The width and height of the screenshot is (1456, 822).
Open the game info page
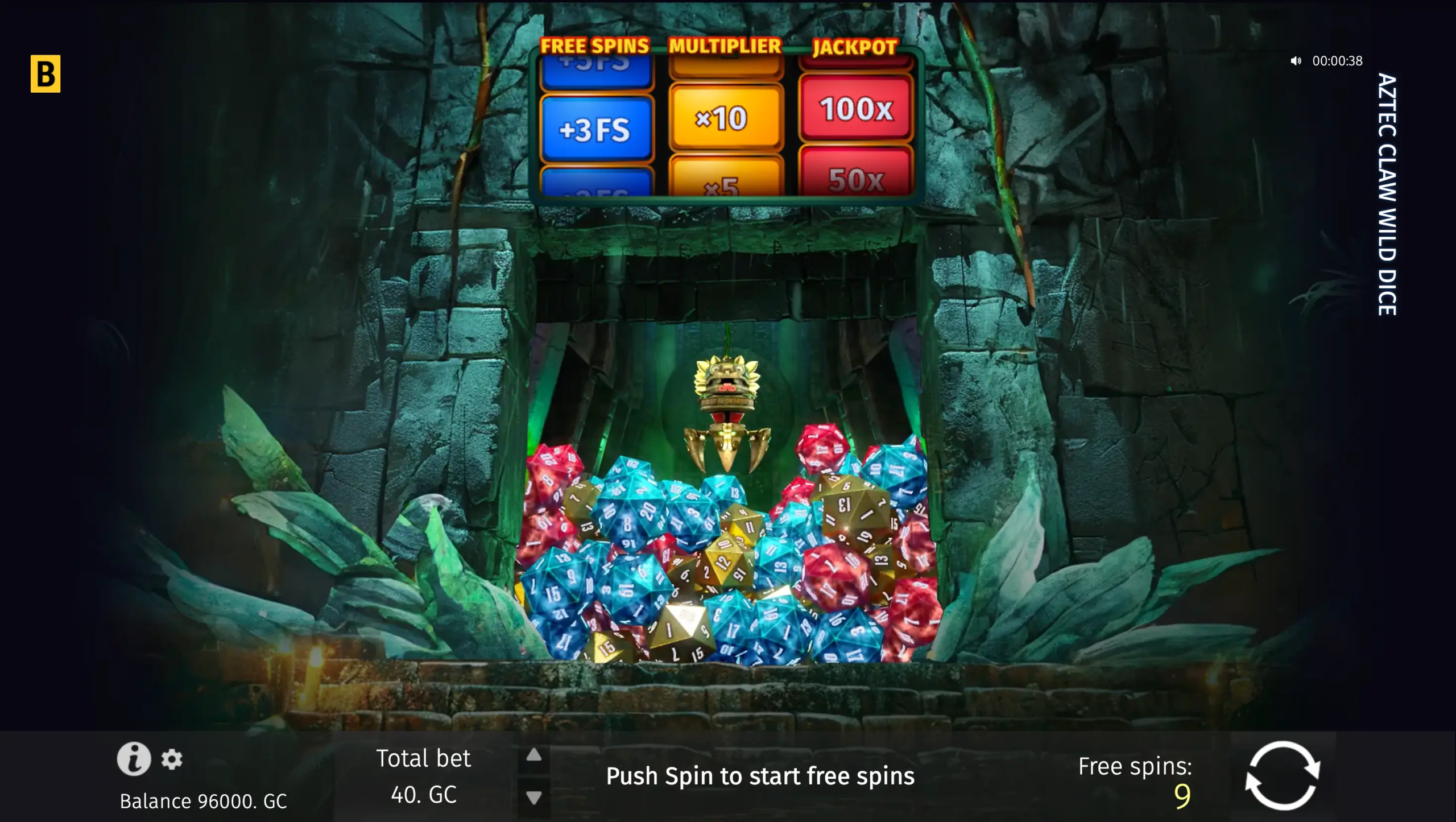pyautogui.click(x=134, y=759)
